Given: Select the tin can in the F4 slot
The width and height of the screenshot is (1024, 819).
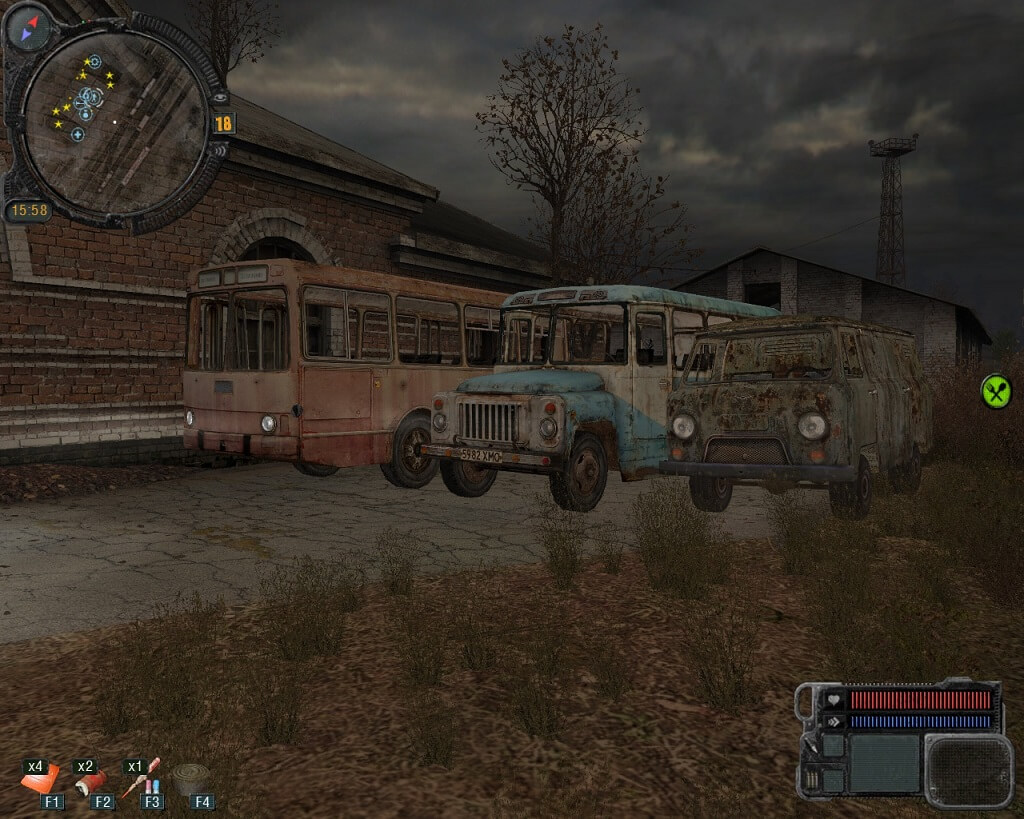Looking at the screenshot, I should [191, 778].
